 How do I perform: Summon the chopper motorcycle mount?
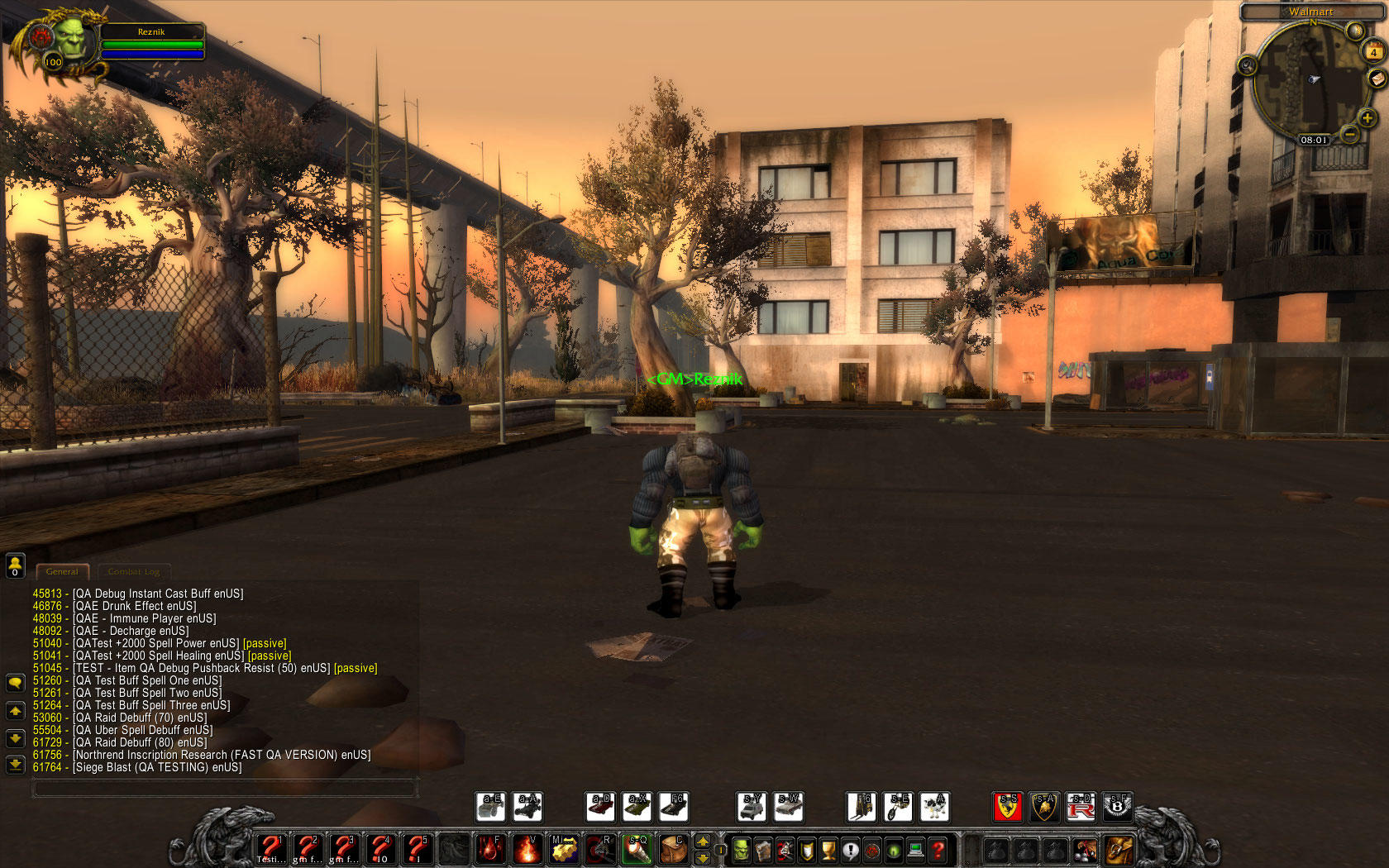[x=898, y=807]
